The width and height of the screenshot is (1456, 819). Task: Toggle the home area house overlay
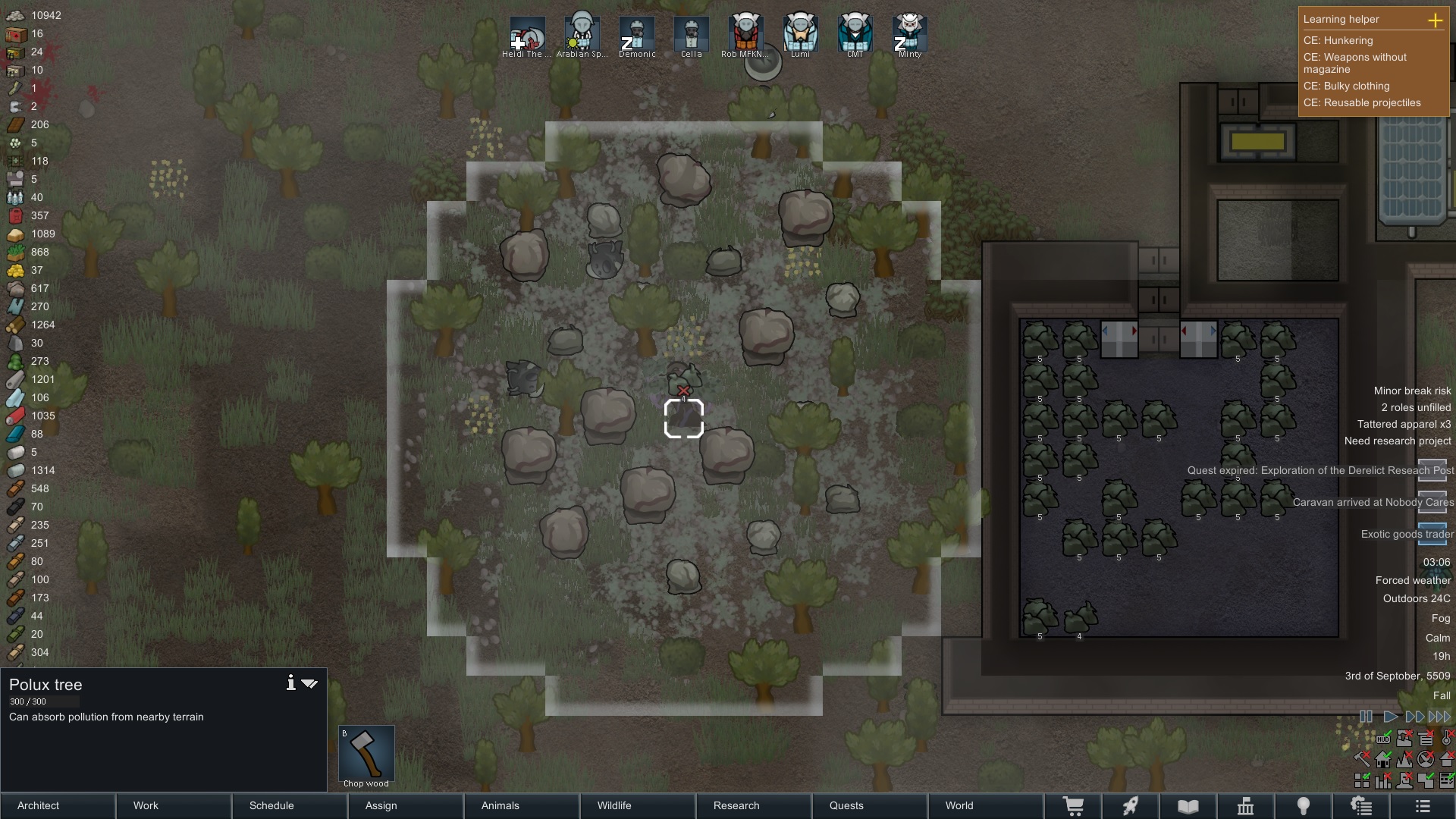[1383, 760]
